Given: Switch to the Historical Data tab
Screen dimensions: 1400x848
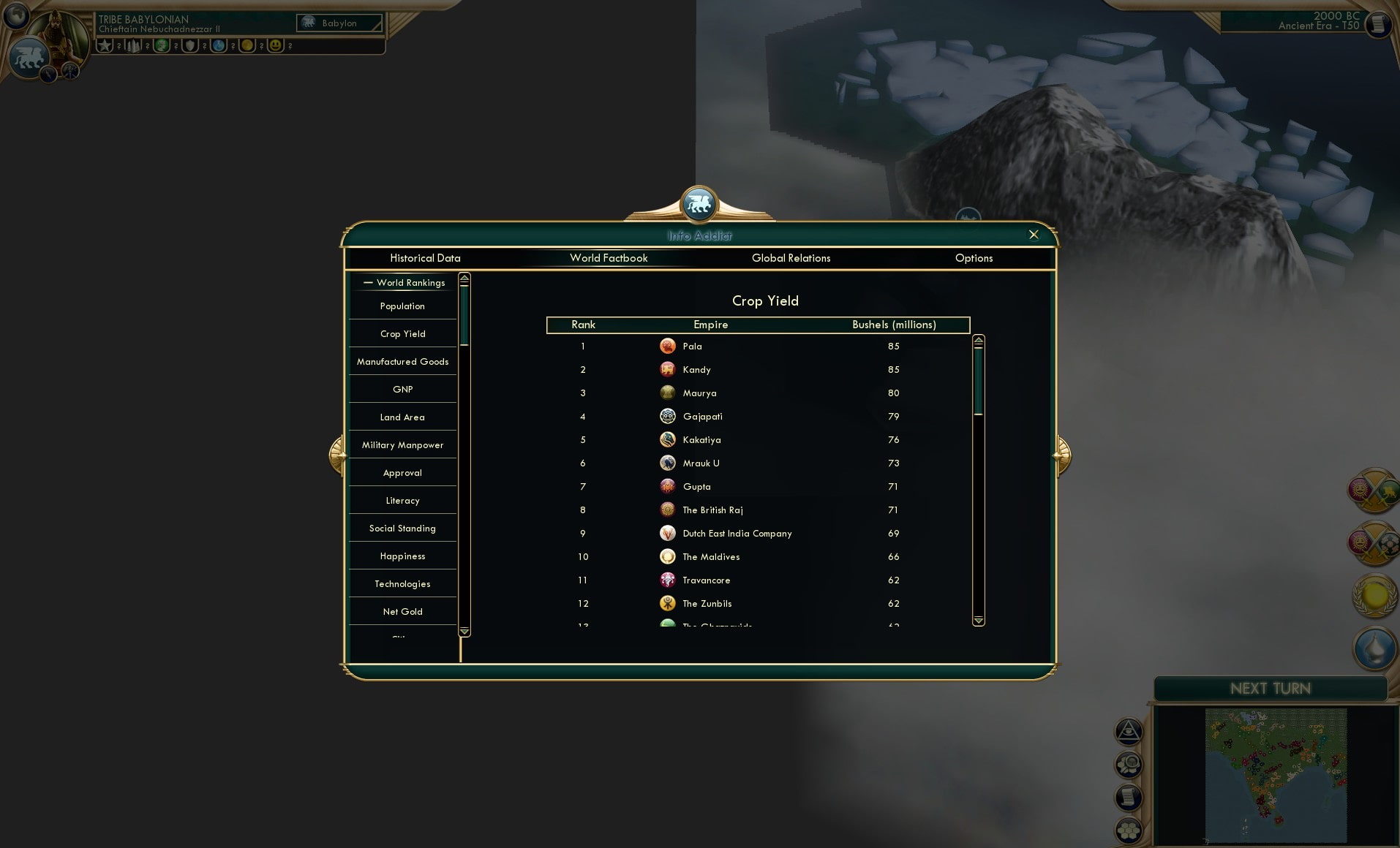Looking at the screenshot, I should tap(426, 258).
